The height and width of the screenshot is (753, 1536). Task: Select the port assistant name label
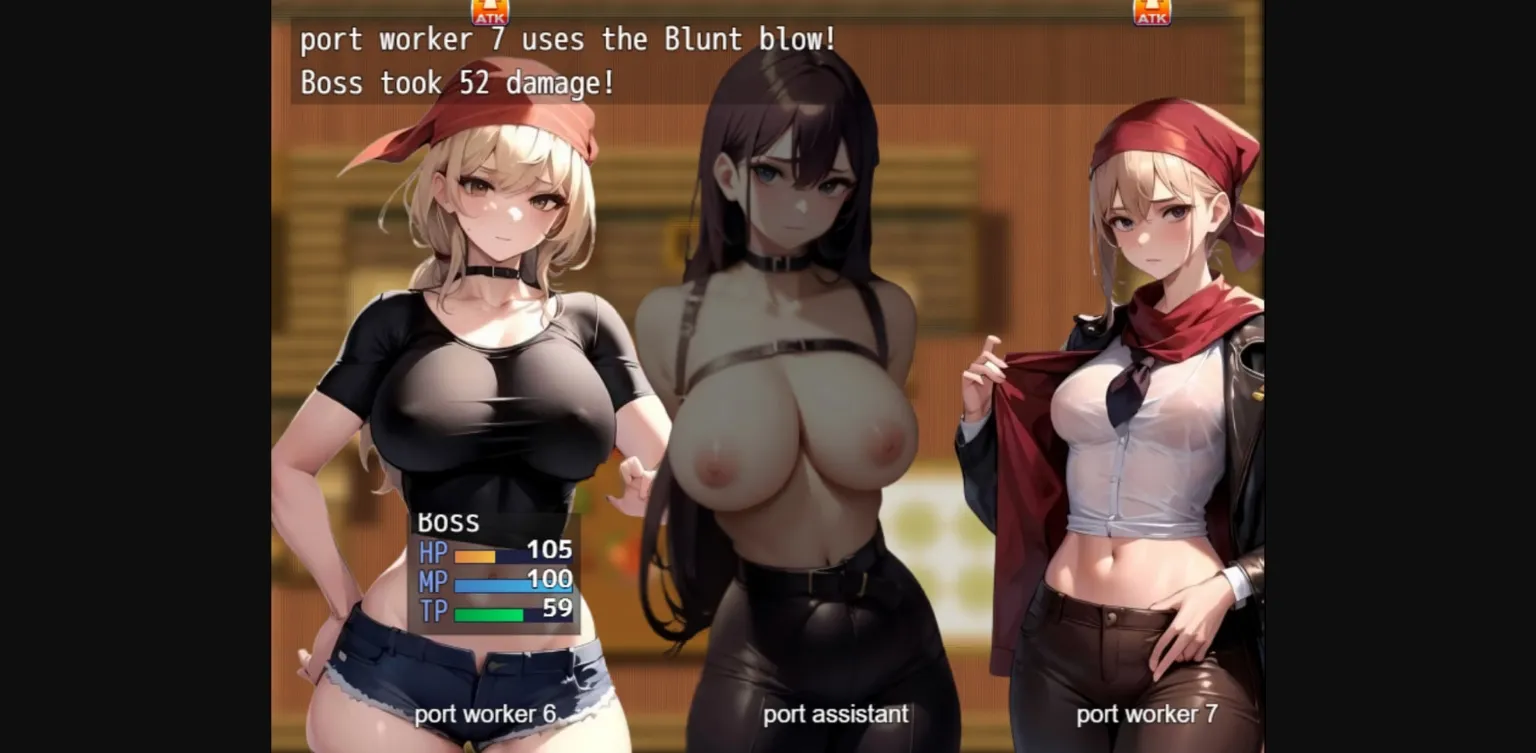(835, 714)
